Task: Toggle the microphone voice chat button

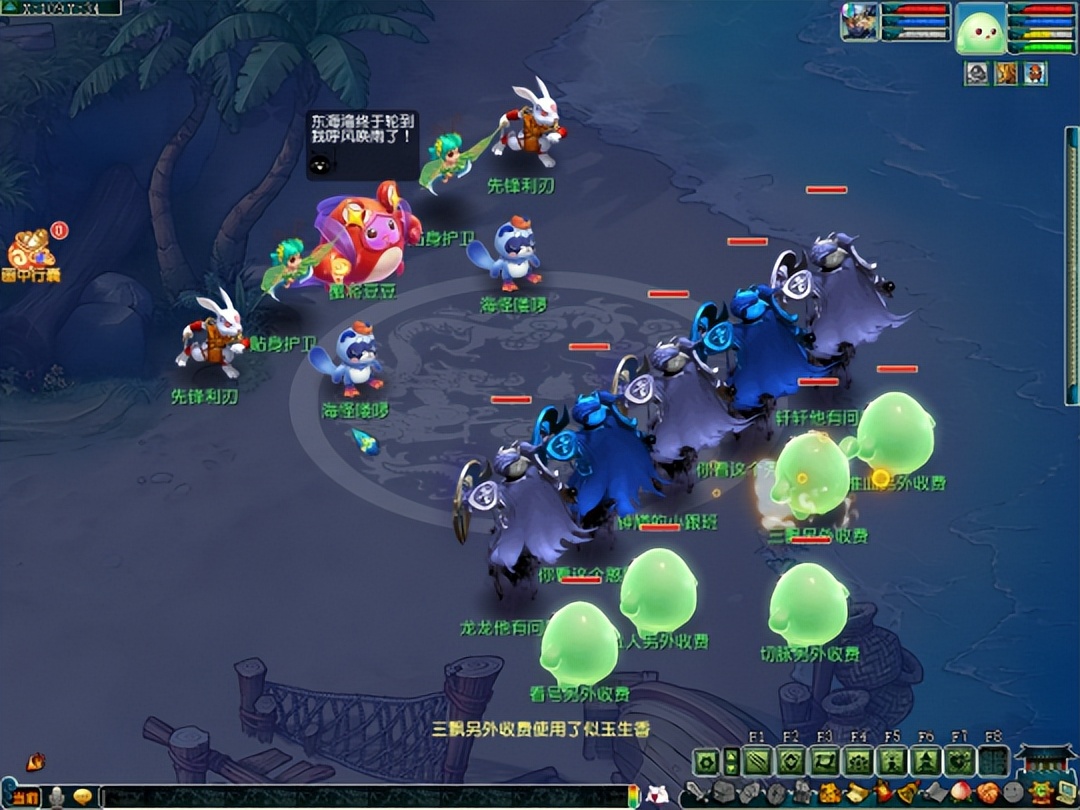Action: tap(57, 797)
